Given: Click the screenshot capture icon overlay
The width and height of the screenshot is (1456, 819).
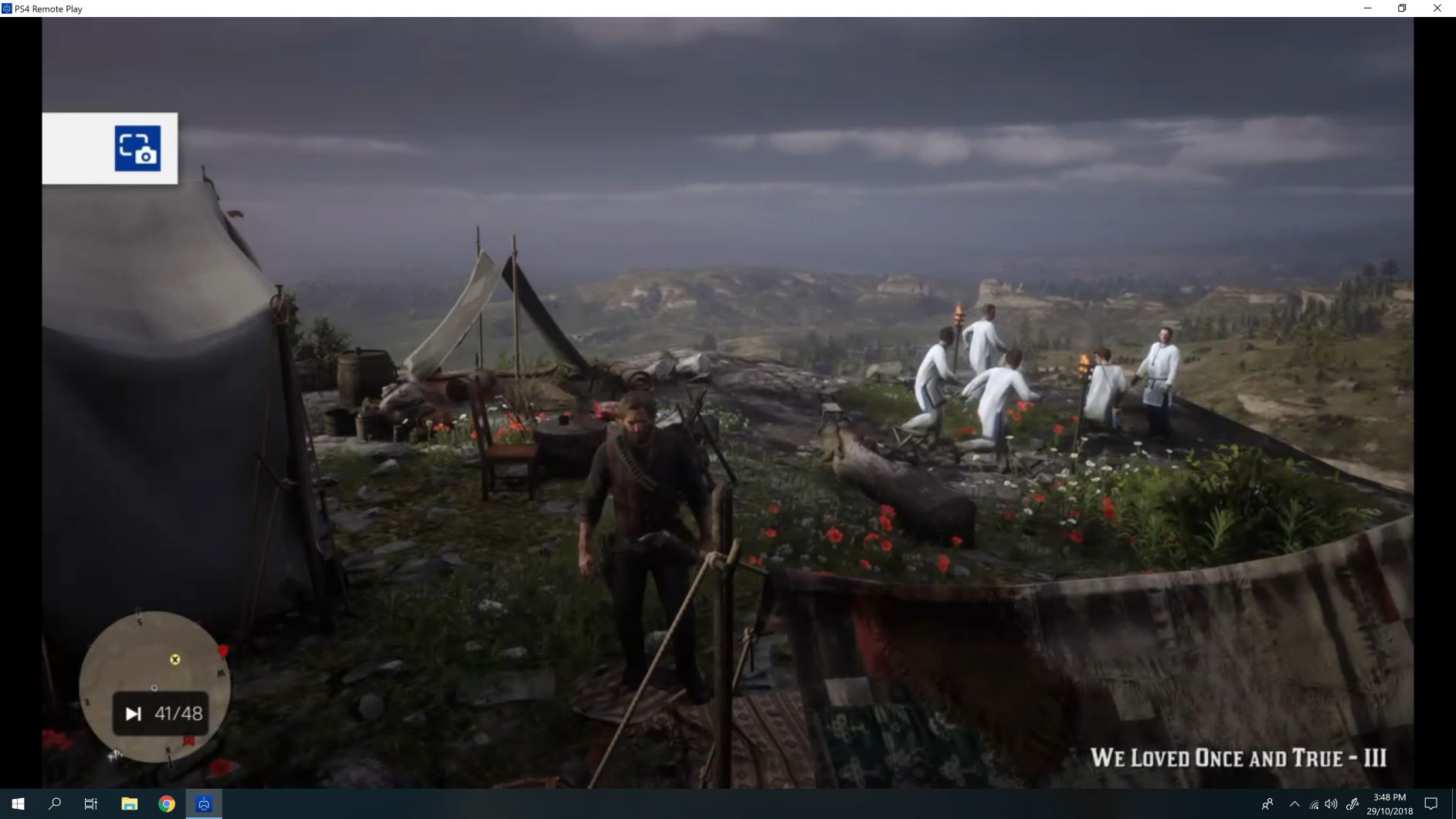Looking at the screenshot, I should [x=139, y=149].
